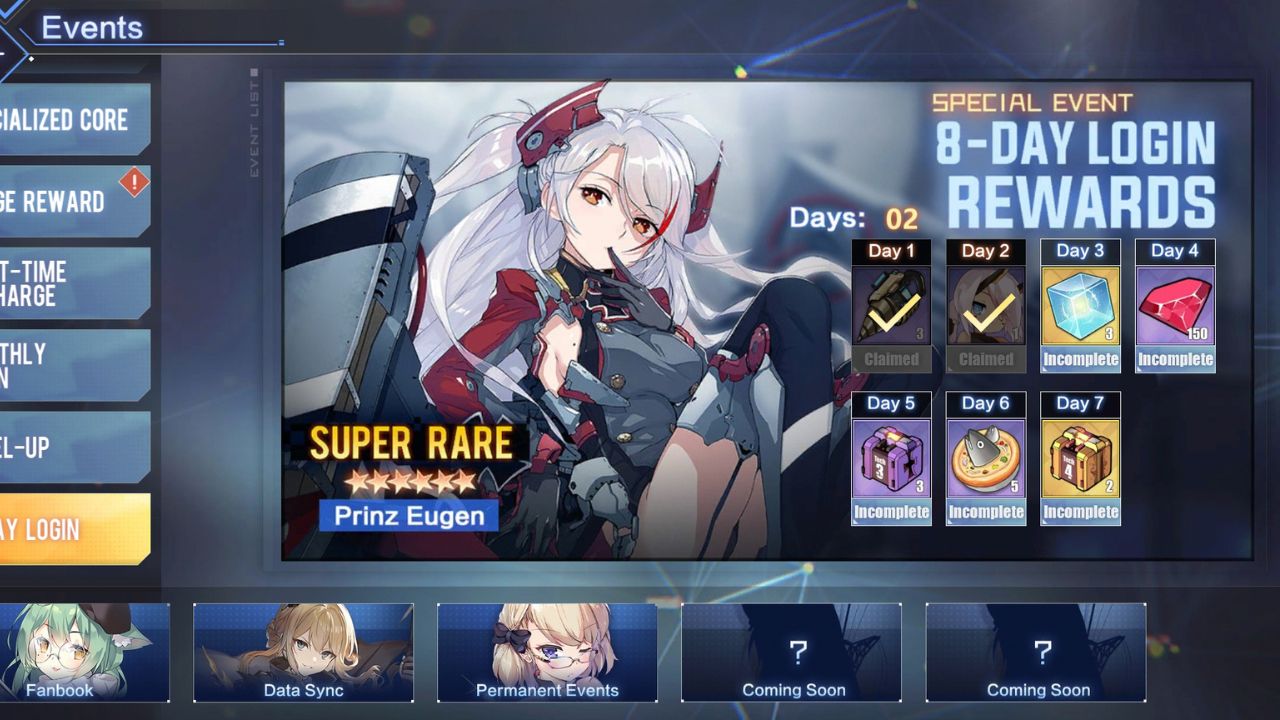Inspect the claimed Day 2 login reward
1280x720 pixels.
(x=986, y=305)
